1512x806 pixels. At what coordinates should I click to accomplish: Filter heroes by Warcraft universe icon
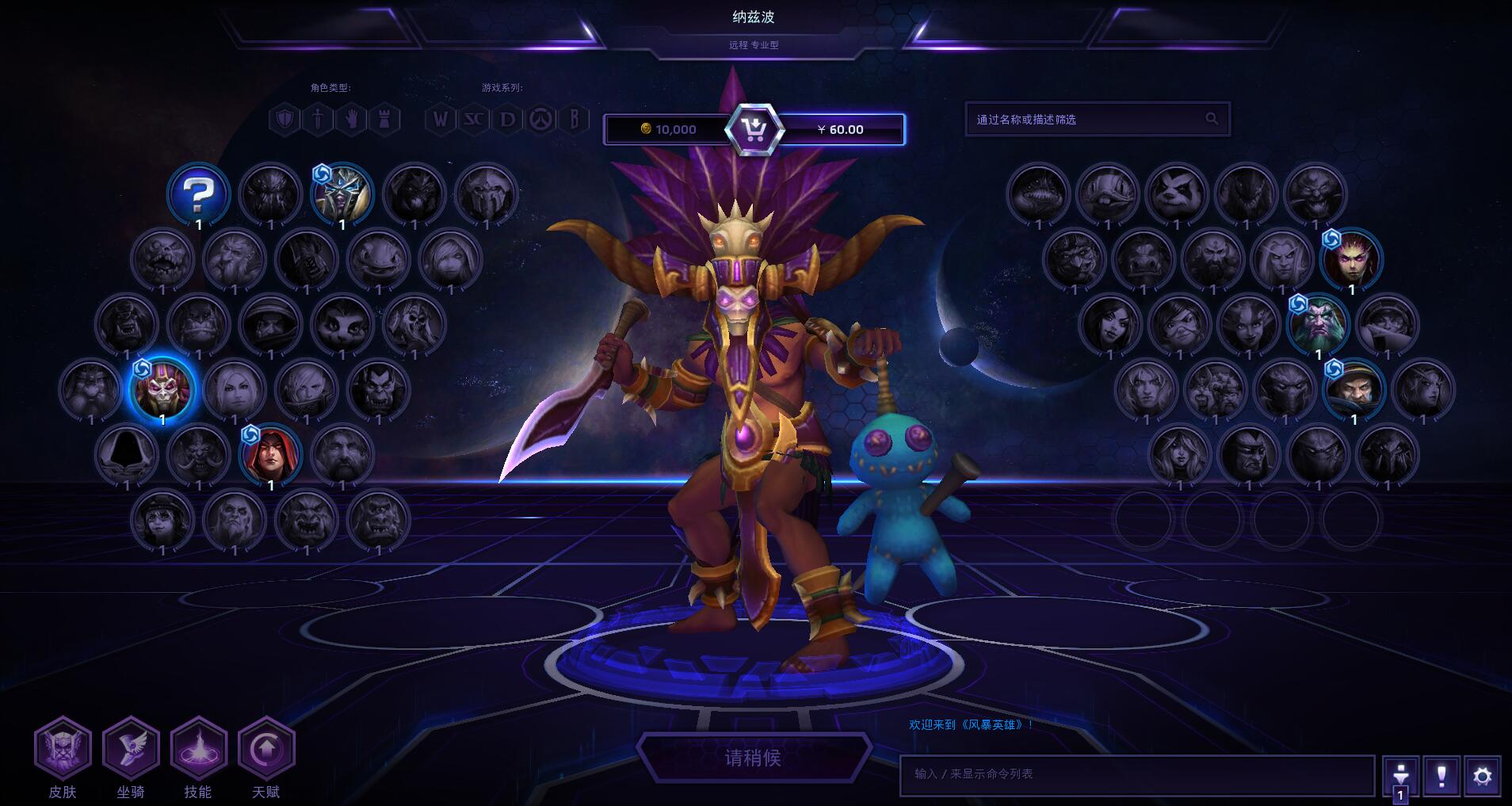[441, 120]
